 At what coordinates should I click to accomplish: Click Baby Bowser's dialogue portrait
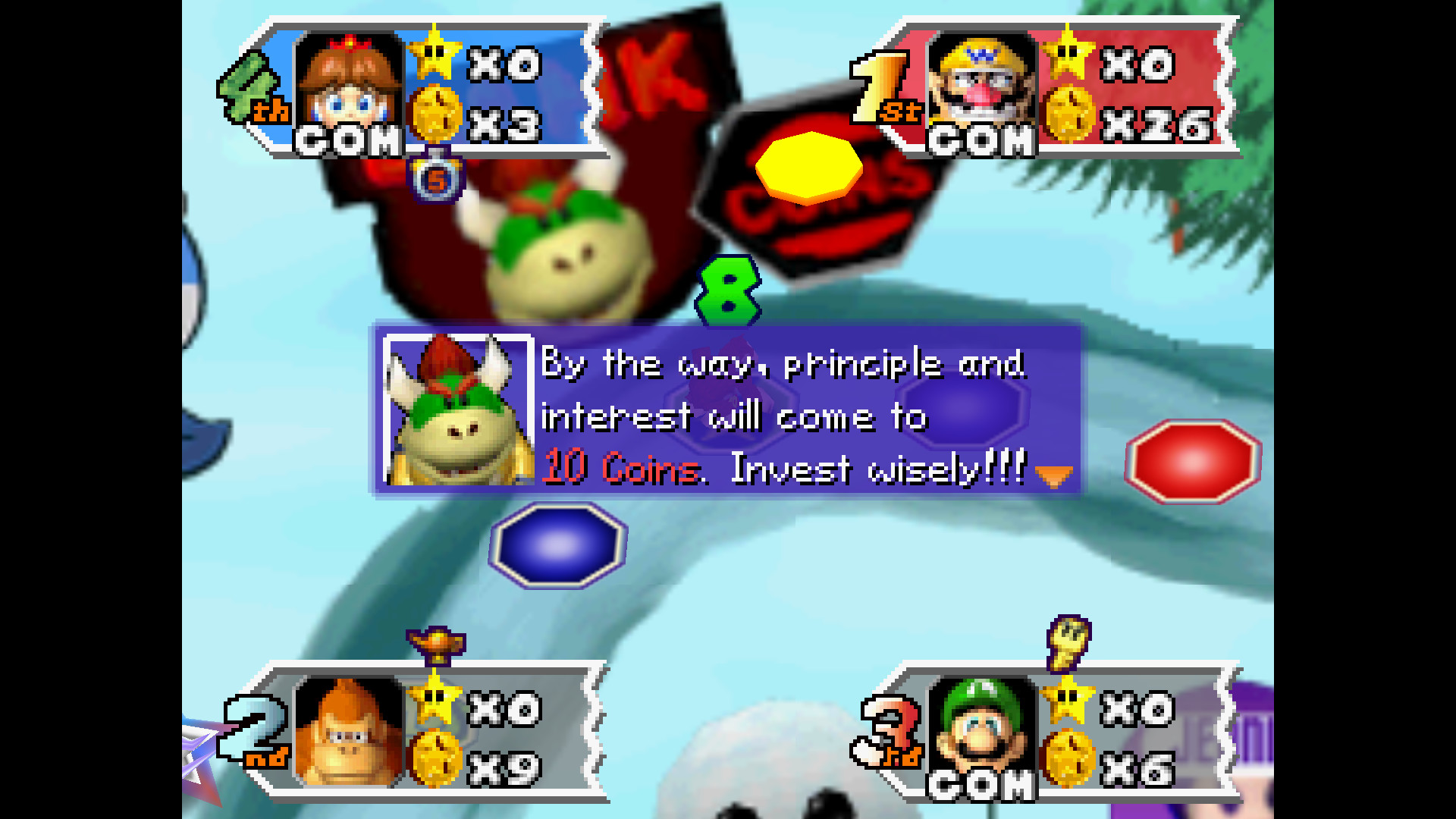(x=457, y=409)
